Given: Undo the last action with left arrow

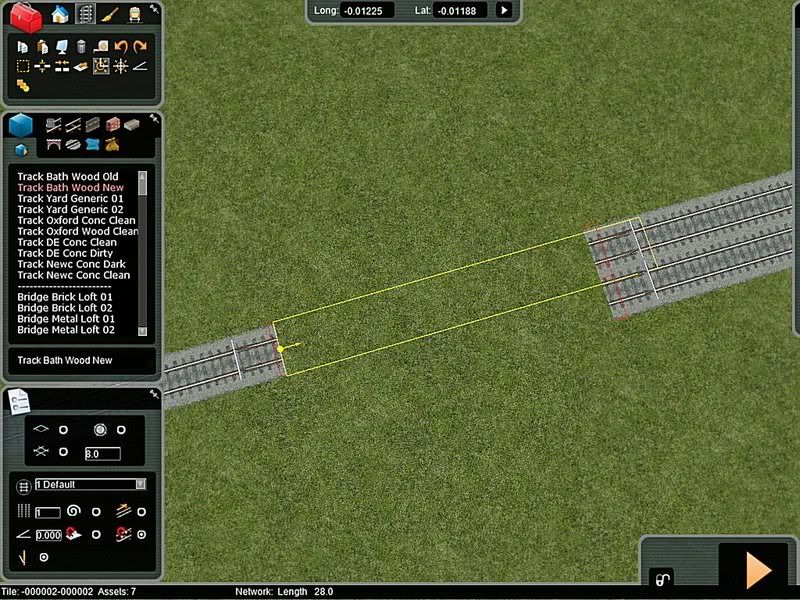Looking at the screenshot, I should (x=120, y=46).
